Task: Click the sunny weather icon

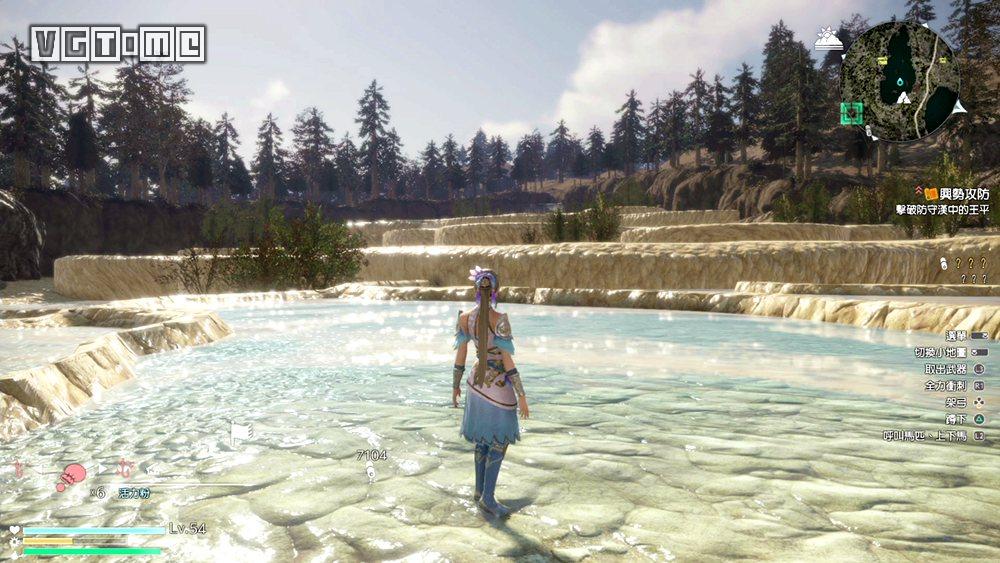Action: 829,40
